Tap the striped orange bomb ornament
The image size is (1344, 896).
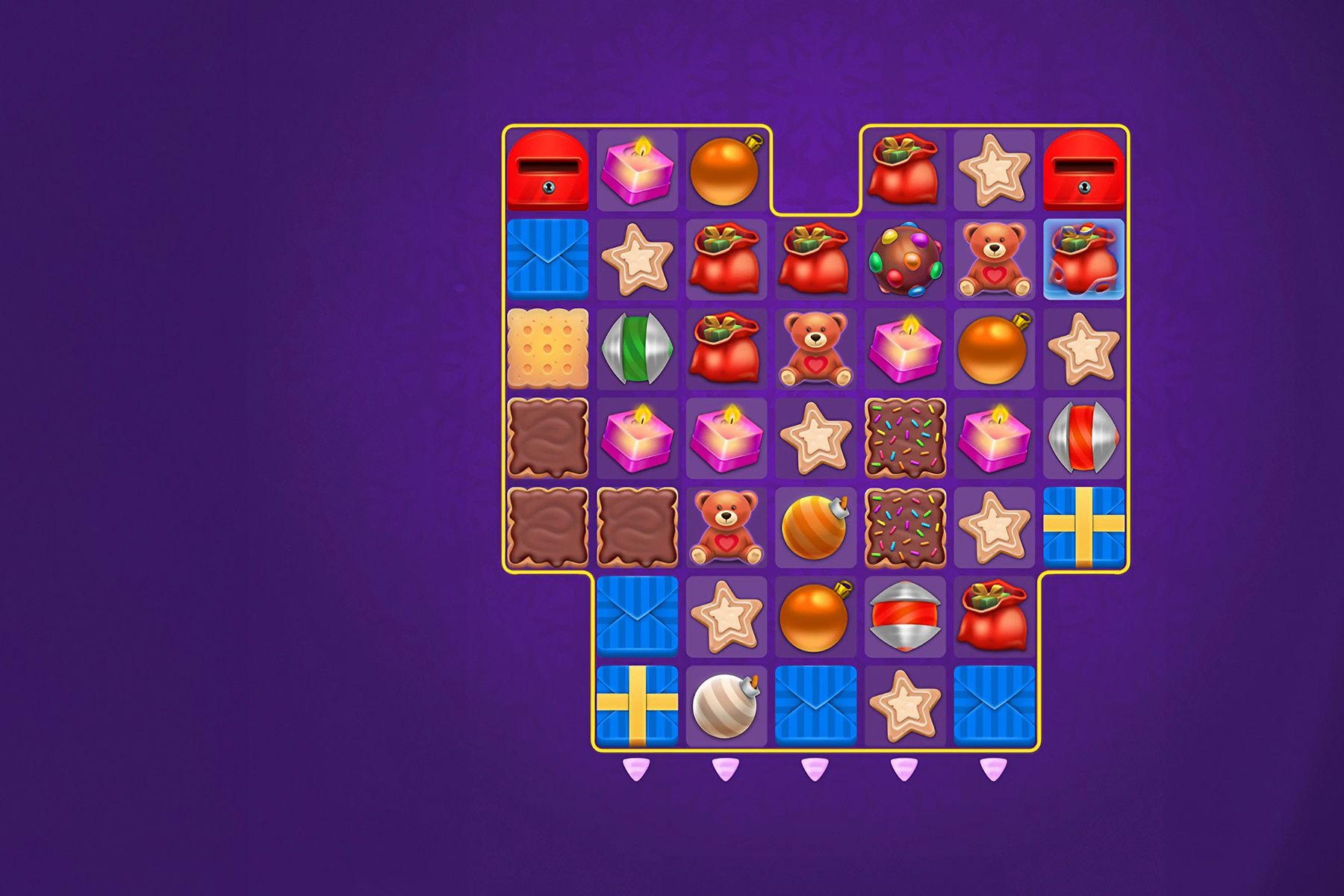(x=814, y=526)
